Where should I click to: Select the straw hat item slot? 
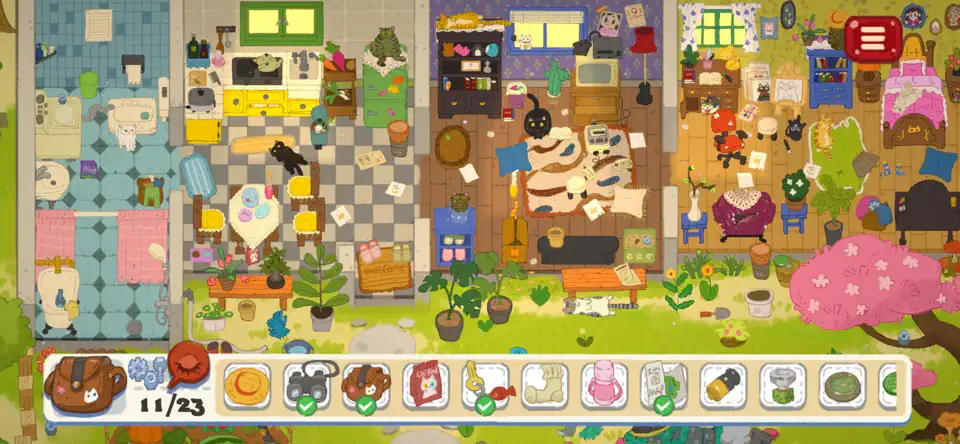pos(246,385)
